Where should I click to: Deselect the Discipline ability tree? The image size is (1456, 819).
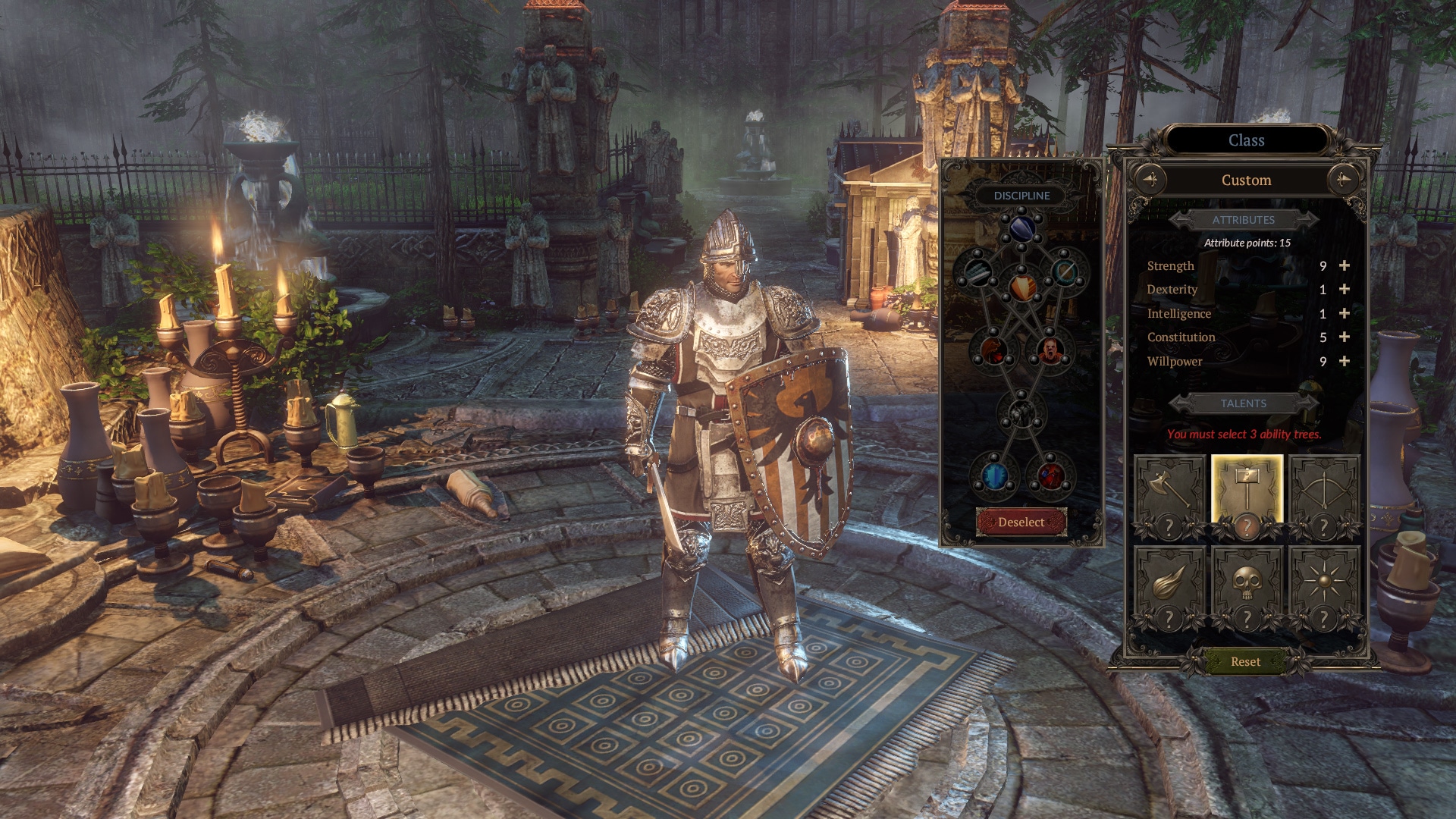[x=1021, y=522]
